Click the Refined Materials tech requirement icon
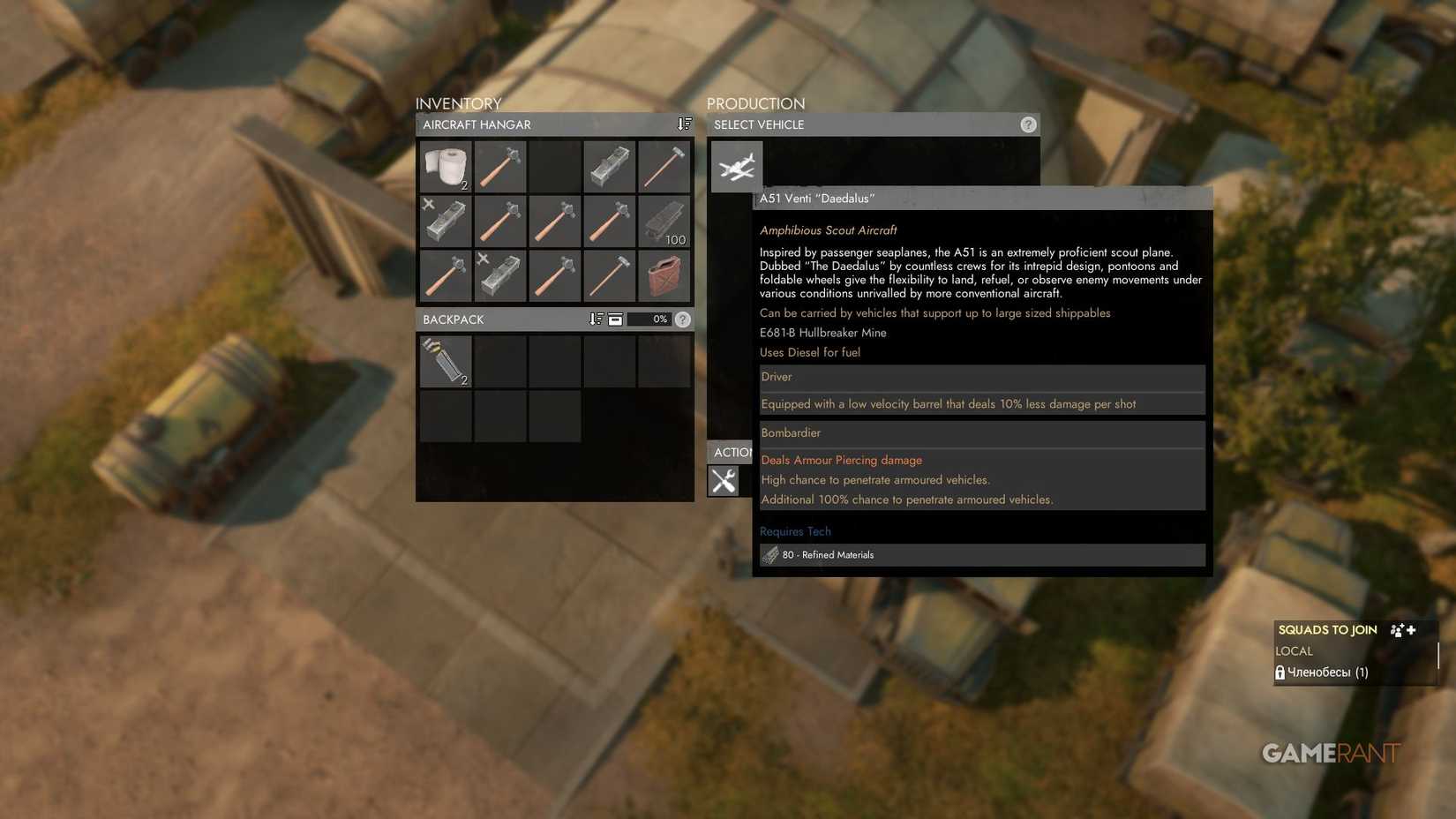 [x=769, y=554]
